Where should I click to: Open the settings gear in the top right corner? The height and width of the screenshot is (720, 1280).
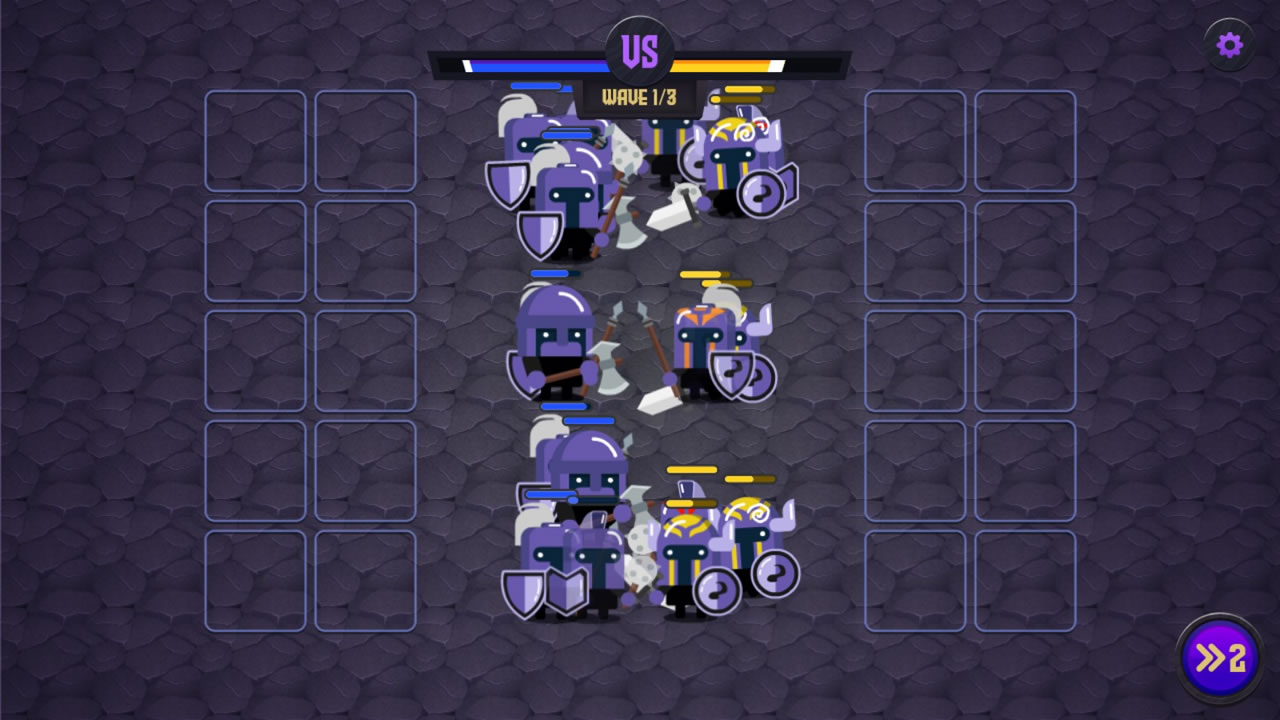1228,46
